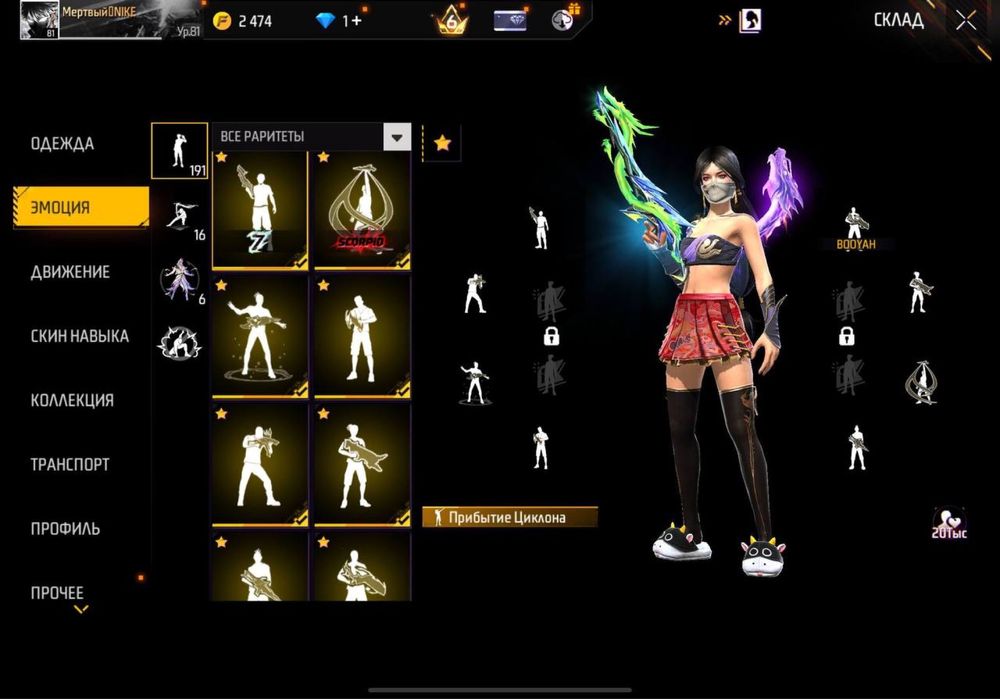Go to the Движение section

click(x=70, y=272)
